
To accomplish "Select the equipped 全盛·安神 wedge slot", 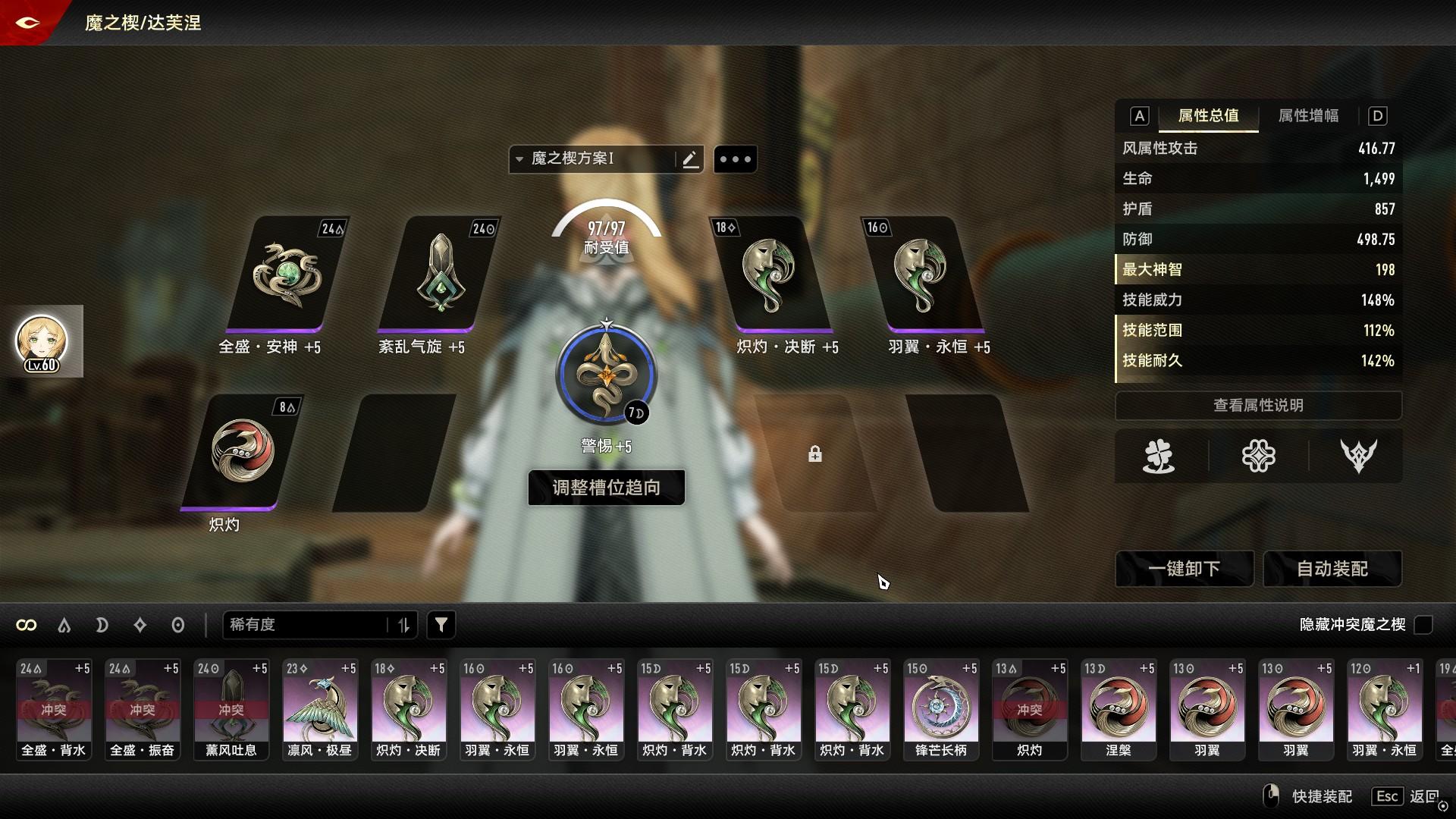I will [x=287, y=275].
